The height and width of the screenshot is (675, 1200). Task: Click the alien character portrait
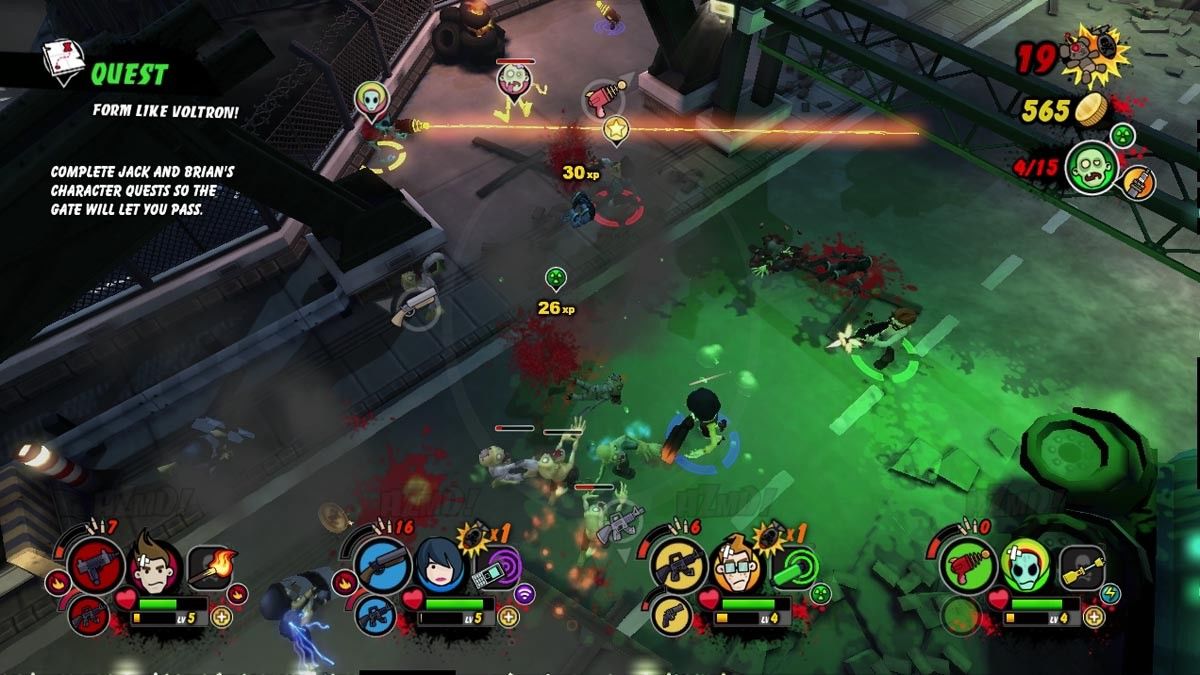(1024, 566)
